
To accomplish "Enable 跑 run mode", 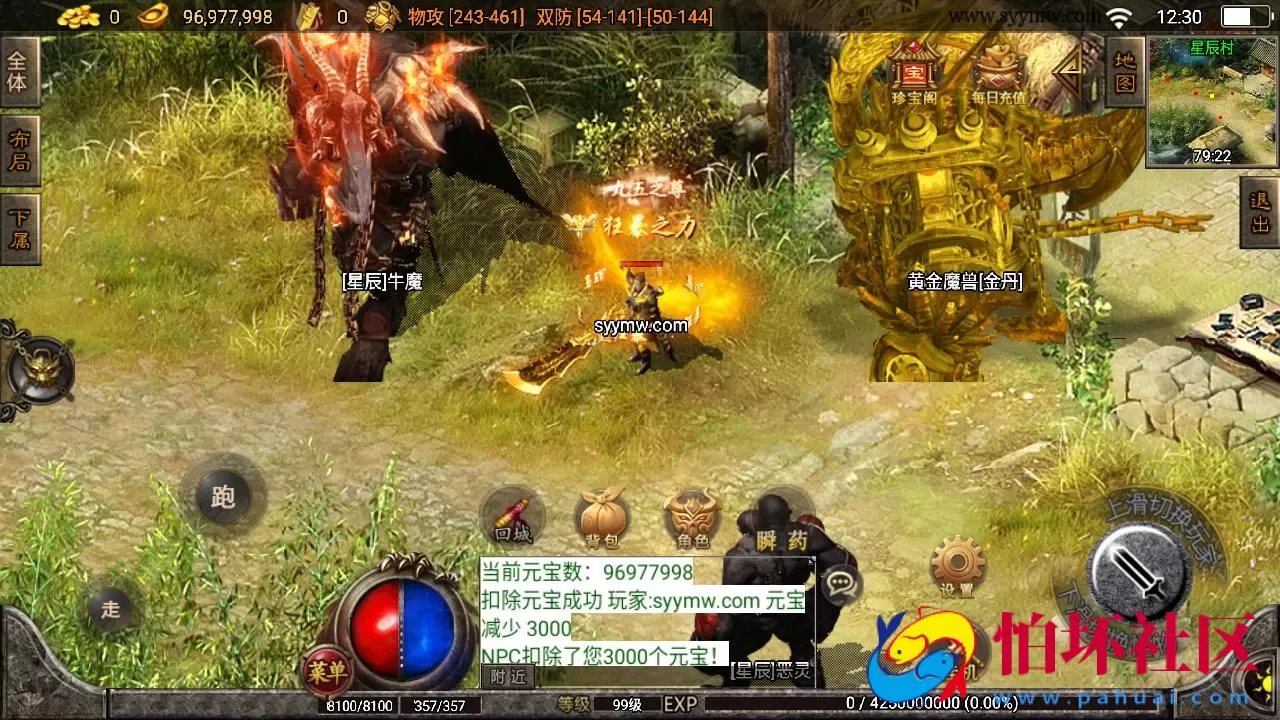I will pyautogui.click(x=222, y=497).
